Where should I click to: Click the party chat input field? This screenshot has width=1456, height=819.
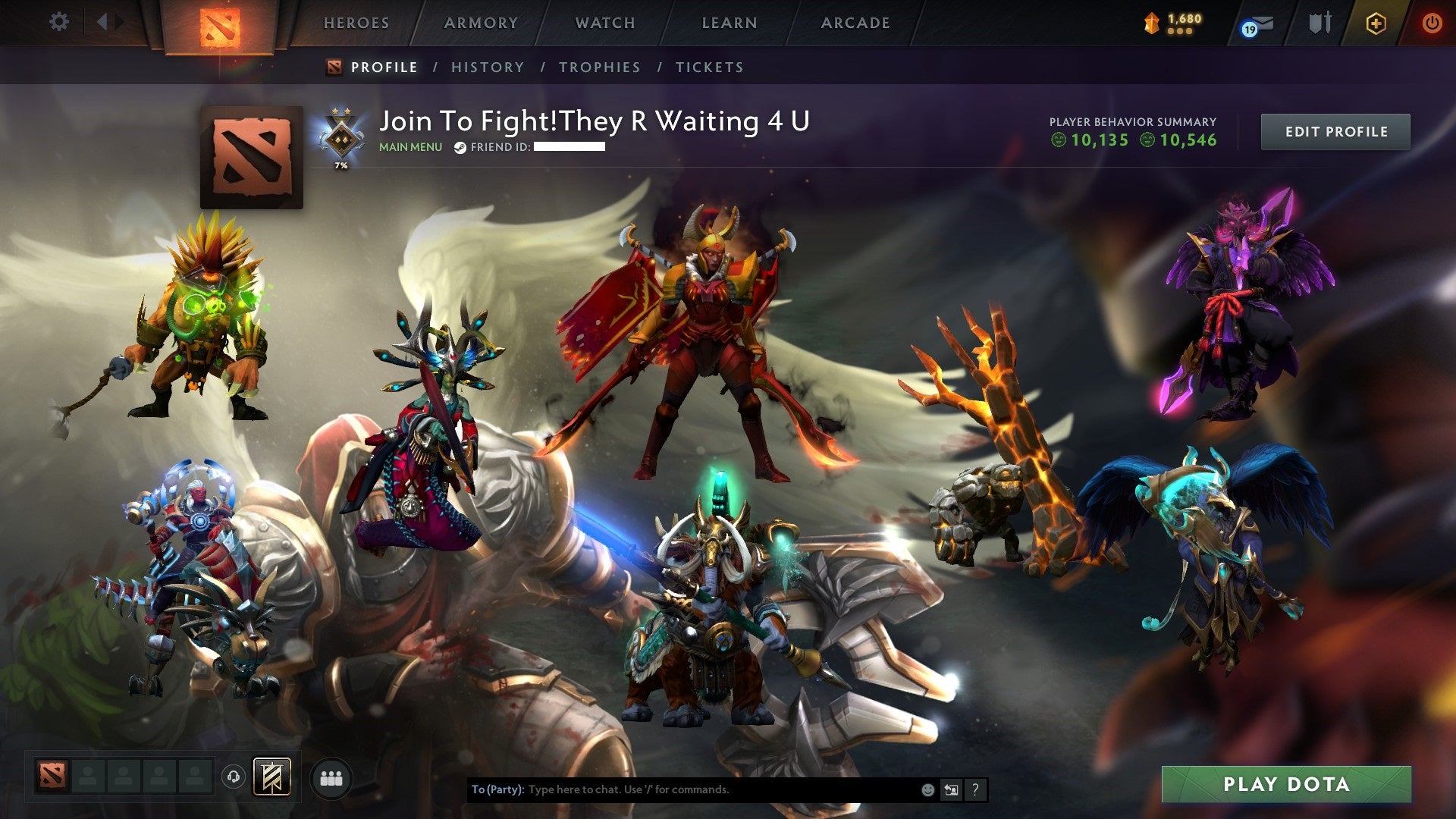tap(682, 789)
